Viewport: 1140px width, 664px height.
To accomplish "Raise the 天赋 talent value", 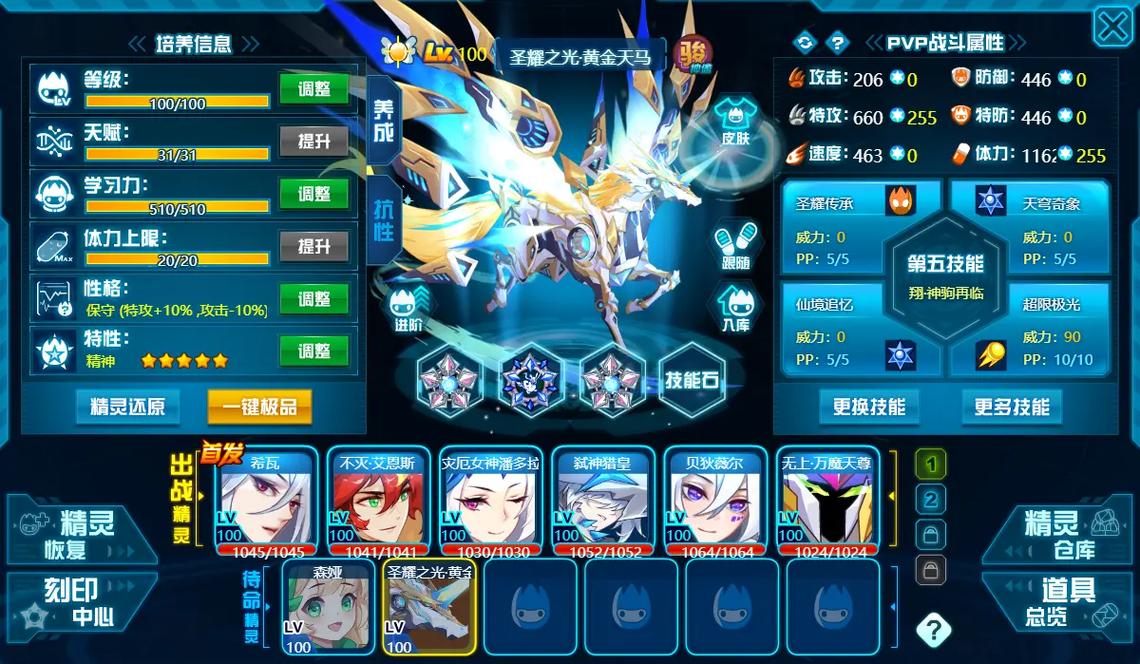I will 314,142.
